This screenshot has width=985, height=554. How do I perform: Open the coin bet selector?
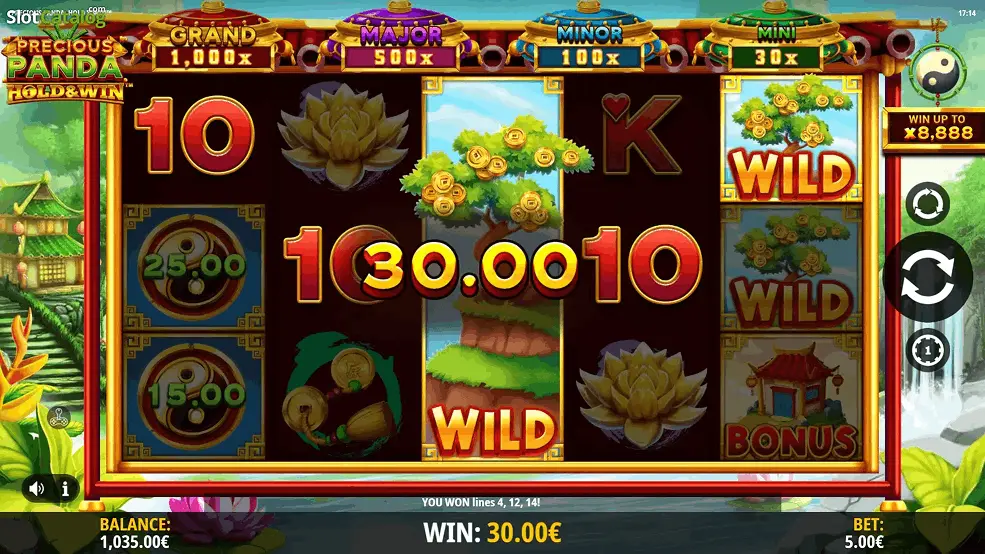(927, 350)
